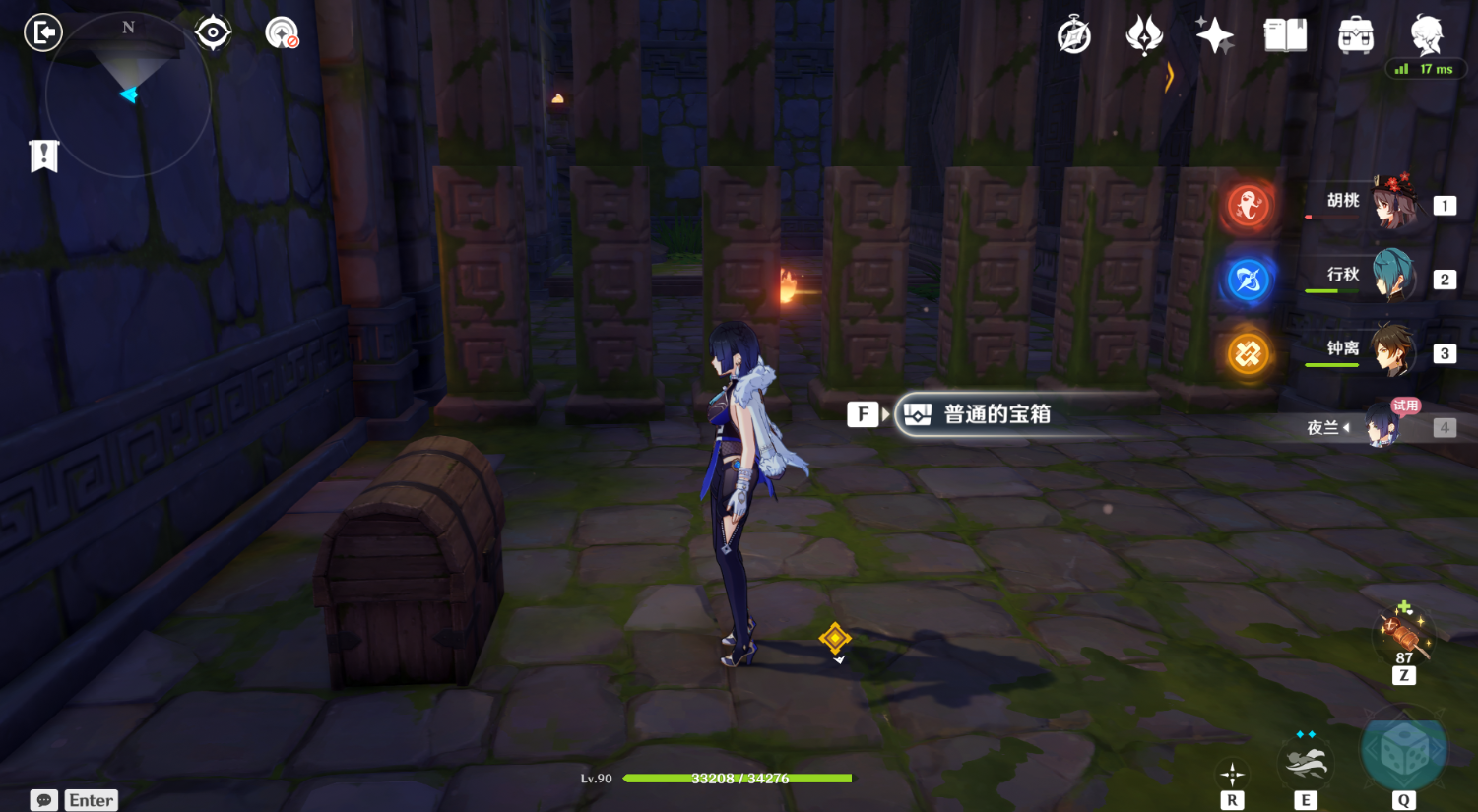Open the Paimon menu character icon
Screen dimensions: 1478x812
(x=1426, y=34)
